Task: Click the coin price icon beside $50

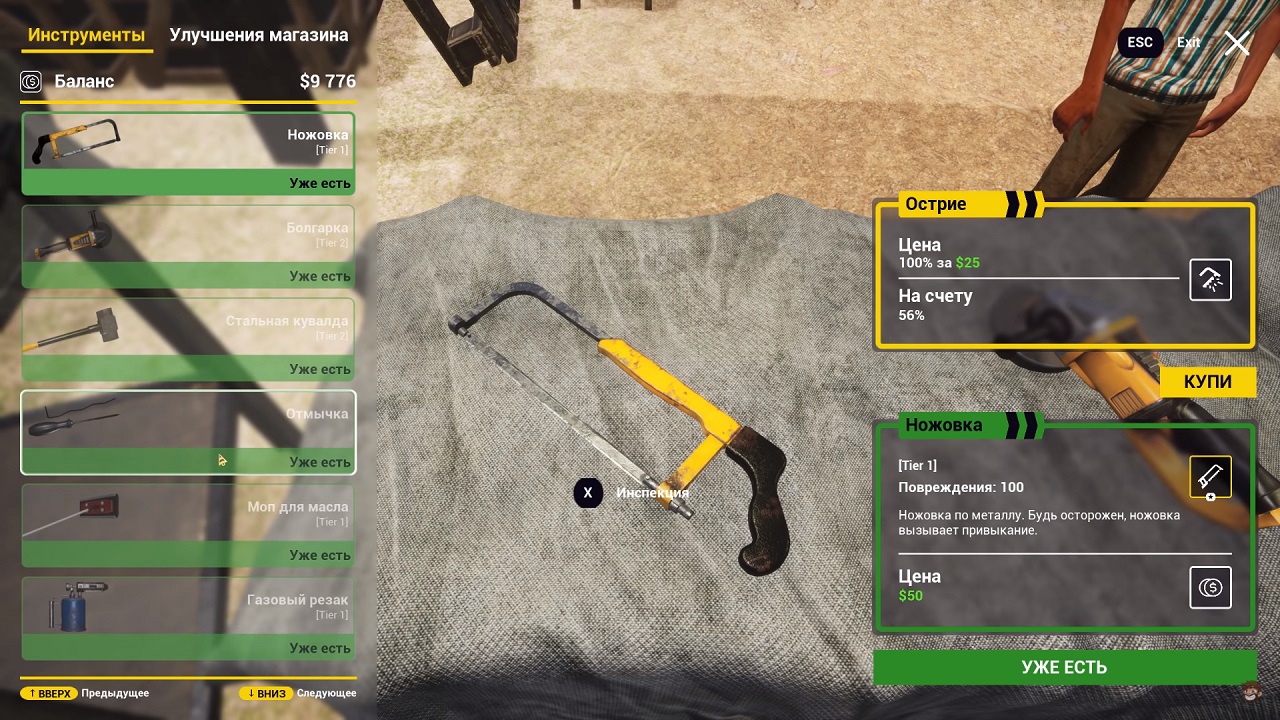Action: [x=1210, y=587]
